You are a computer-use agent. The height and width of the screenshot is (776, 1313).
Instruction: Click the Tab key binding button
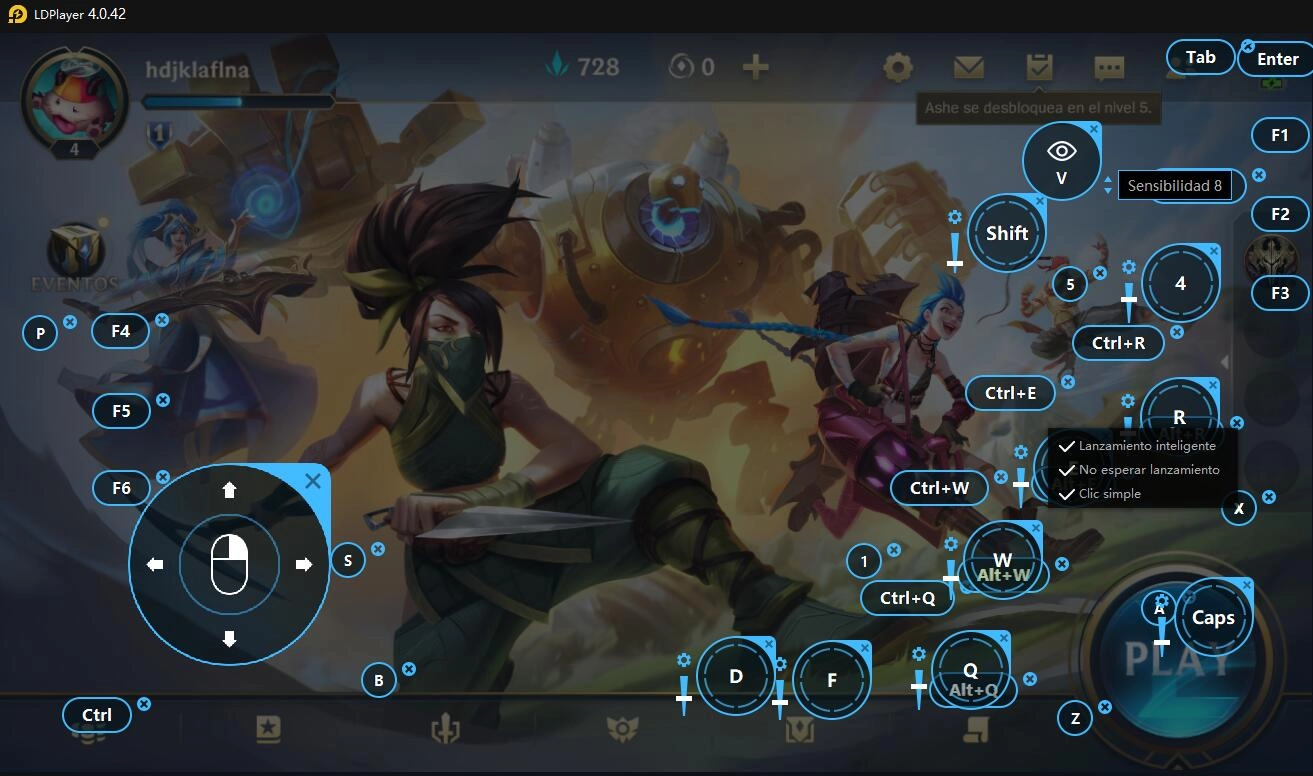1199,57
